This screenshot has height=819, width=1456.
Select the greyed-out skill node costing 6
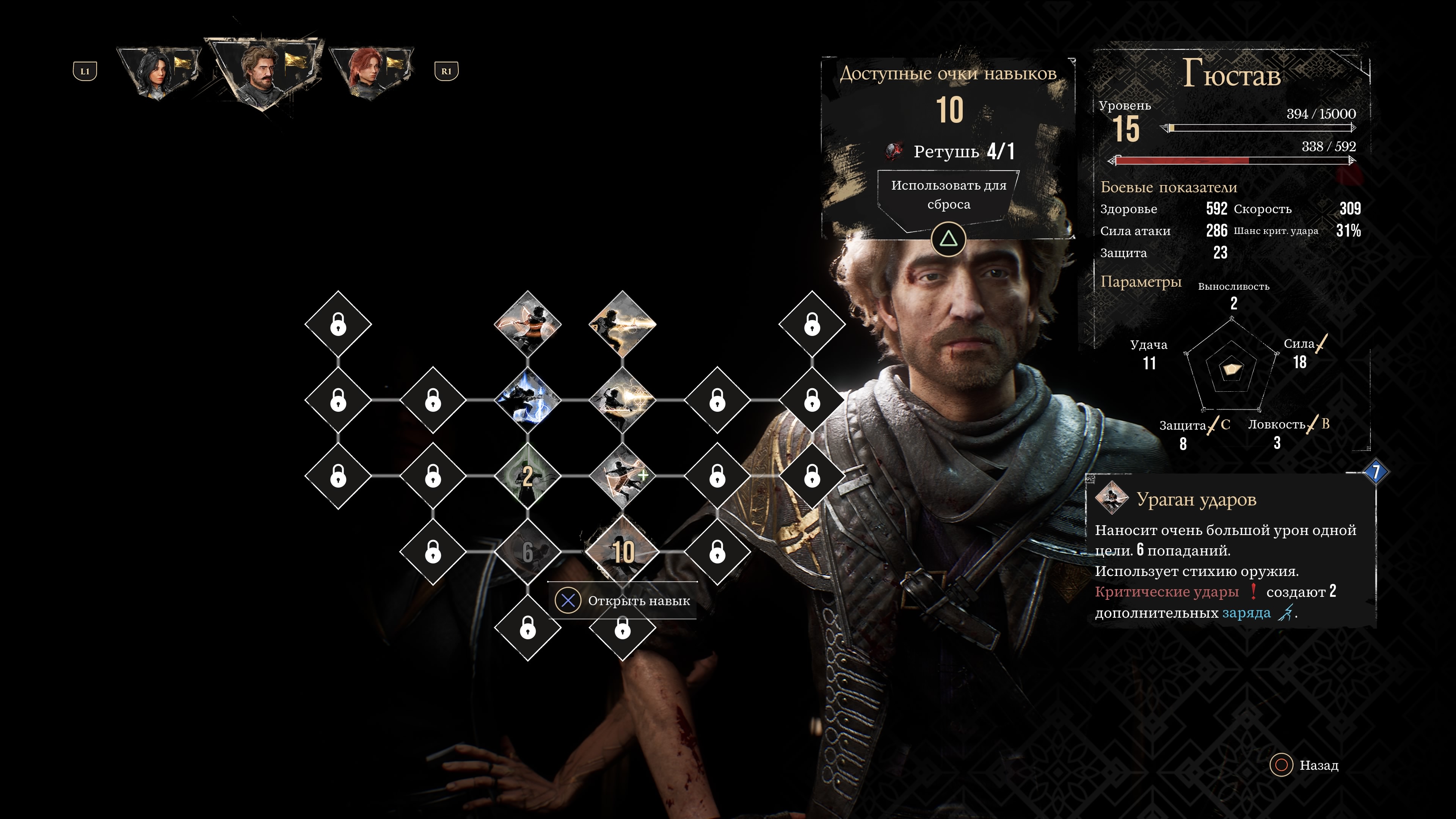527,551
